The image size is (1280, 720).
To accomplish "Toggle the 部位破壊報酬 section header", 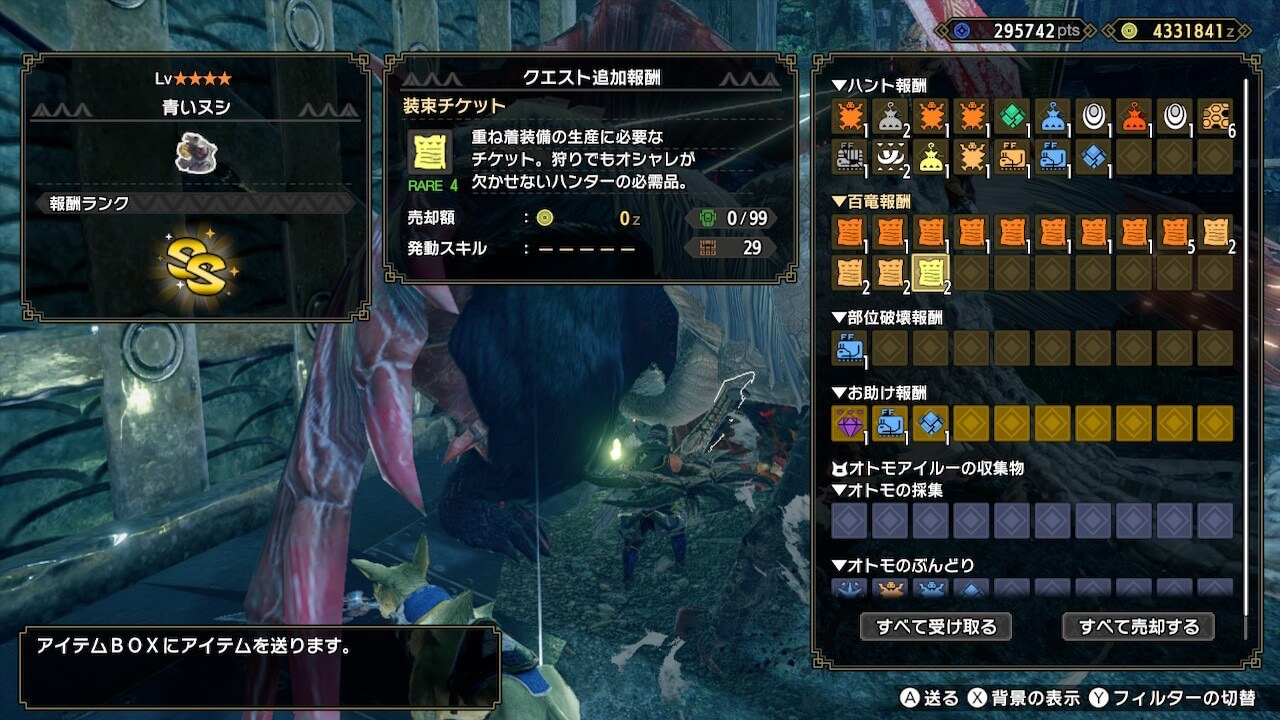I will click(x=887, y=317).
